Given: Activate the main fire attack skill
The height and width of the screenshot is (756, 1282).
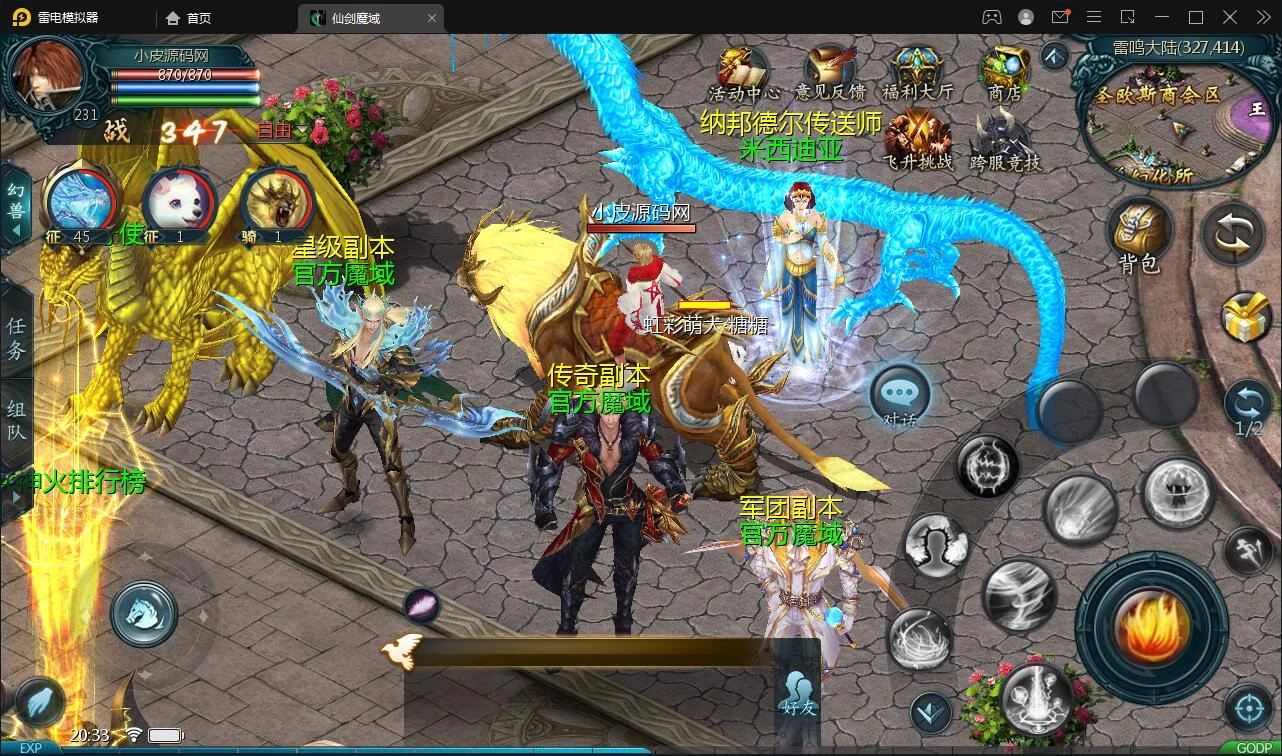Looking at the screenshot, I should coord(1152,627).
